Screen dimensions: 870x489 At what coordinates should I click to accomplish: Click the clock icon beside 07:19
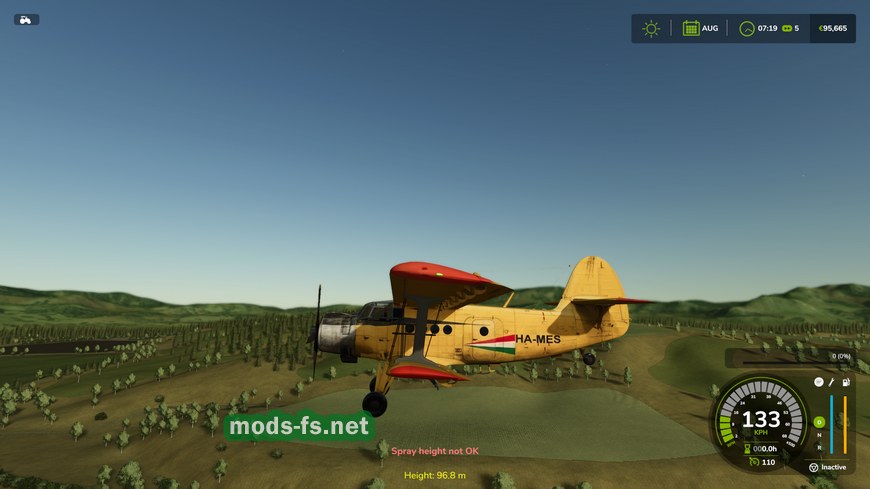pos(746,28)
